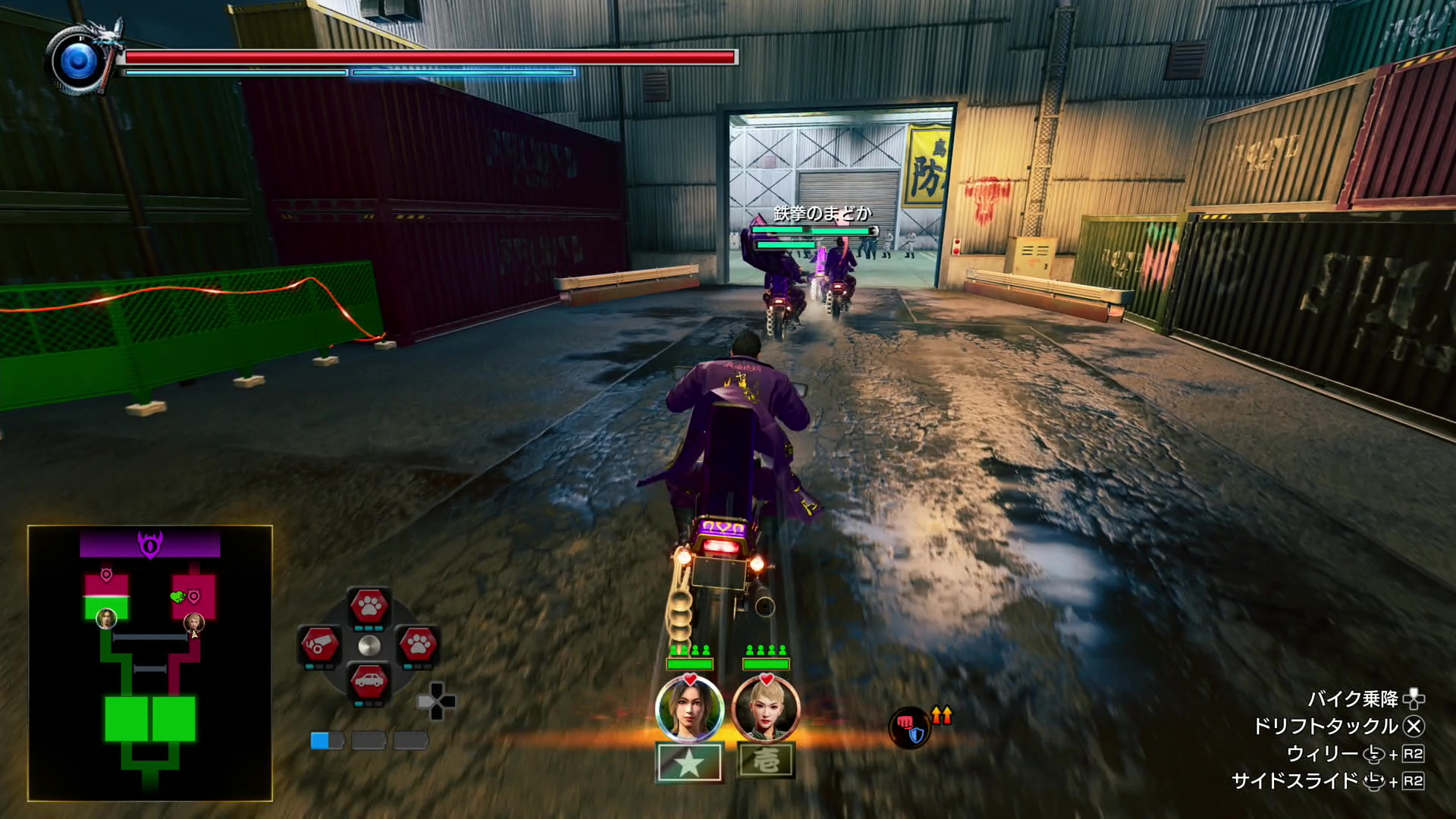
Task: Select the green heart marker on minimap
Action: coord(177,597)
